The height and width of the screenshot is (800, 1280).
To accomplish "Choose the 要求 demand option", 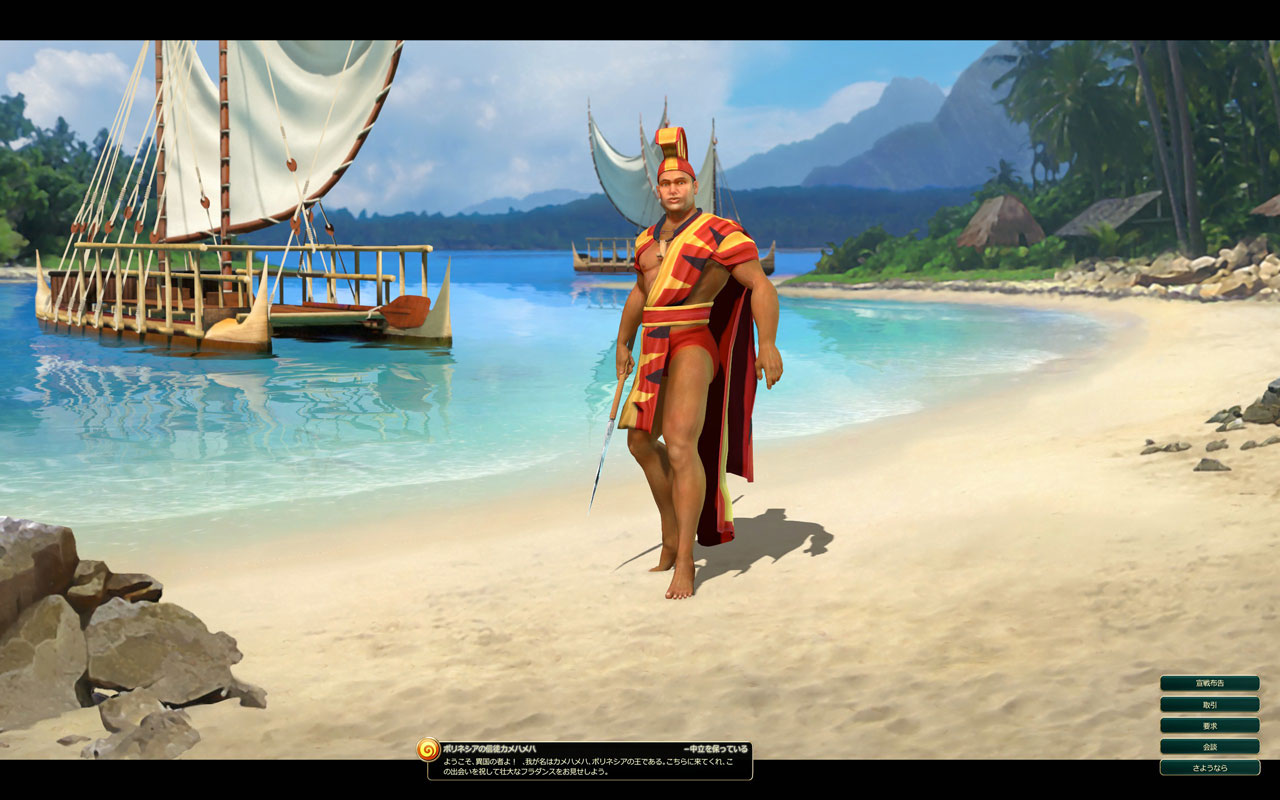I will click(1209, 725).
